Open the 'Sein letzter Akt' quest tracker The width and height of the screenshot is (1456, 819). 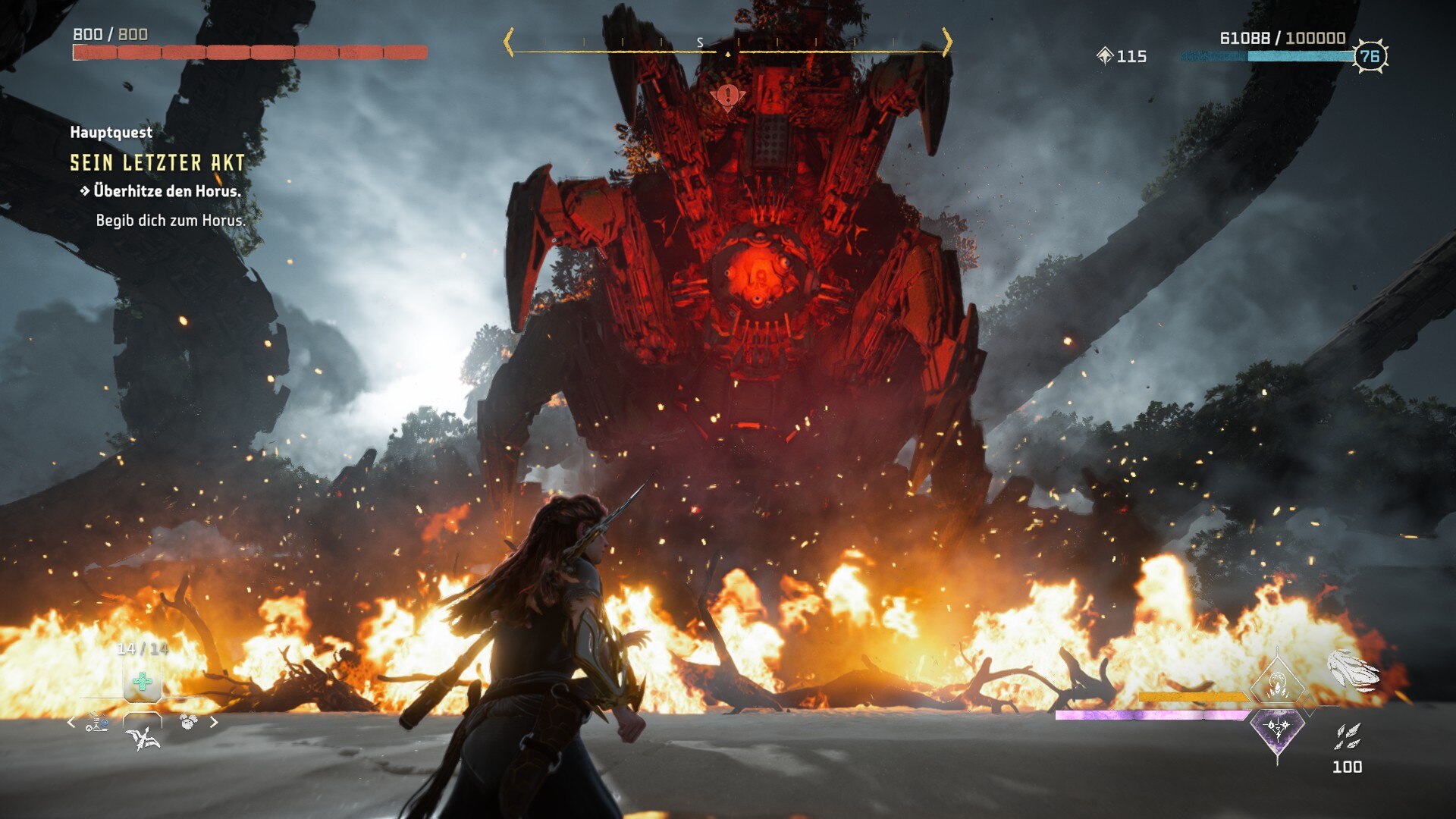(x=157, y=163)
